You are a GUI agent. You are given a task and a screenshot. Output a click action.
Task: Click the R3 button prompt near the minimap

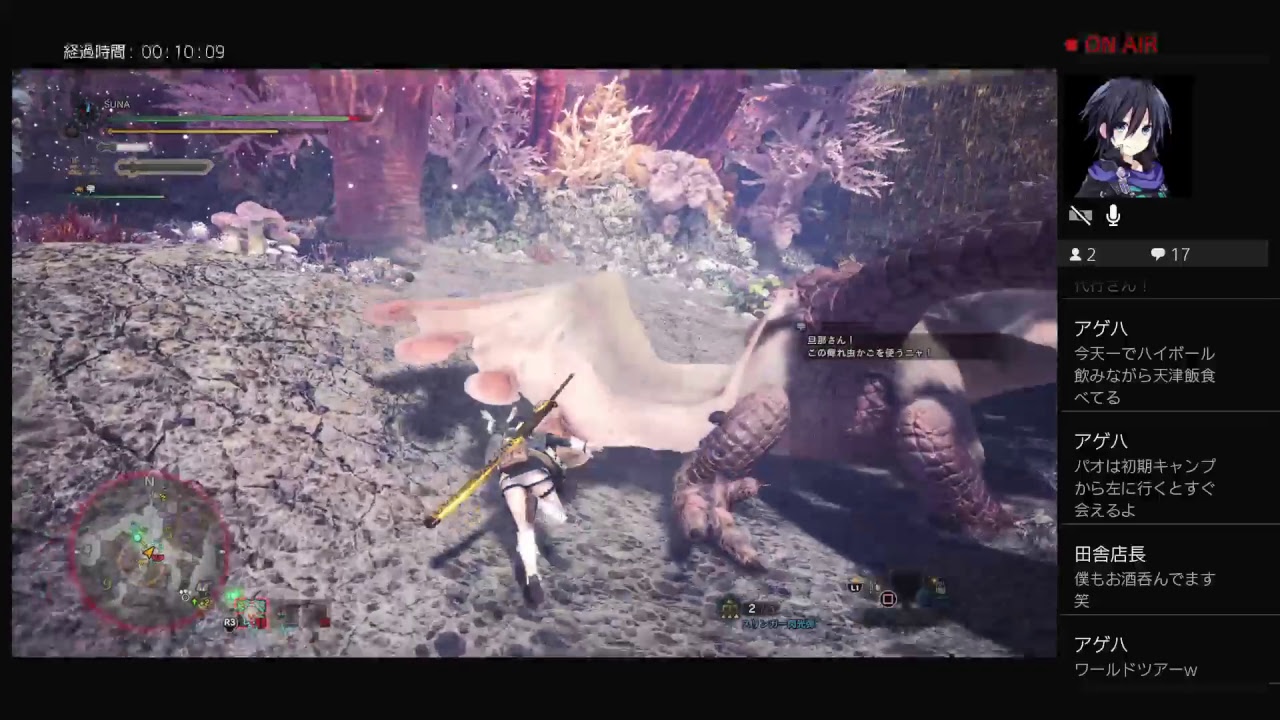point(230,622)
